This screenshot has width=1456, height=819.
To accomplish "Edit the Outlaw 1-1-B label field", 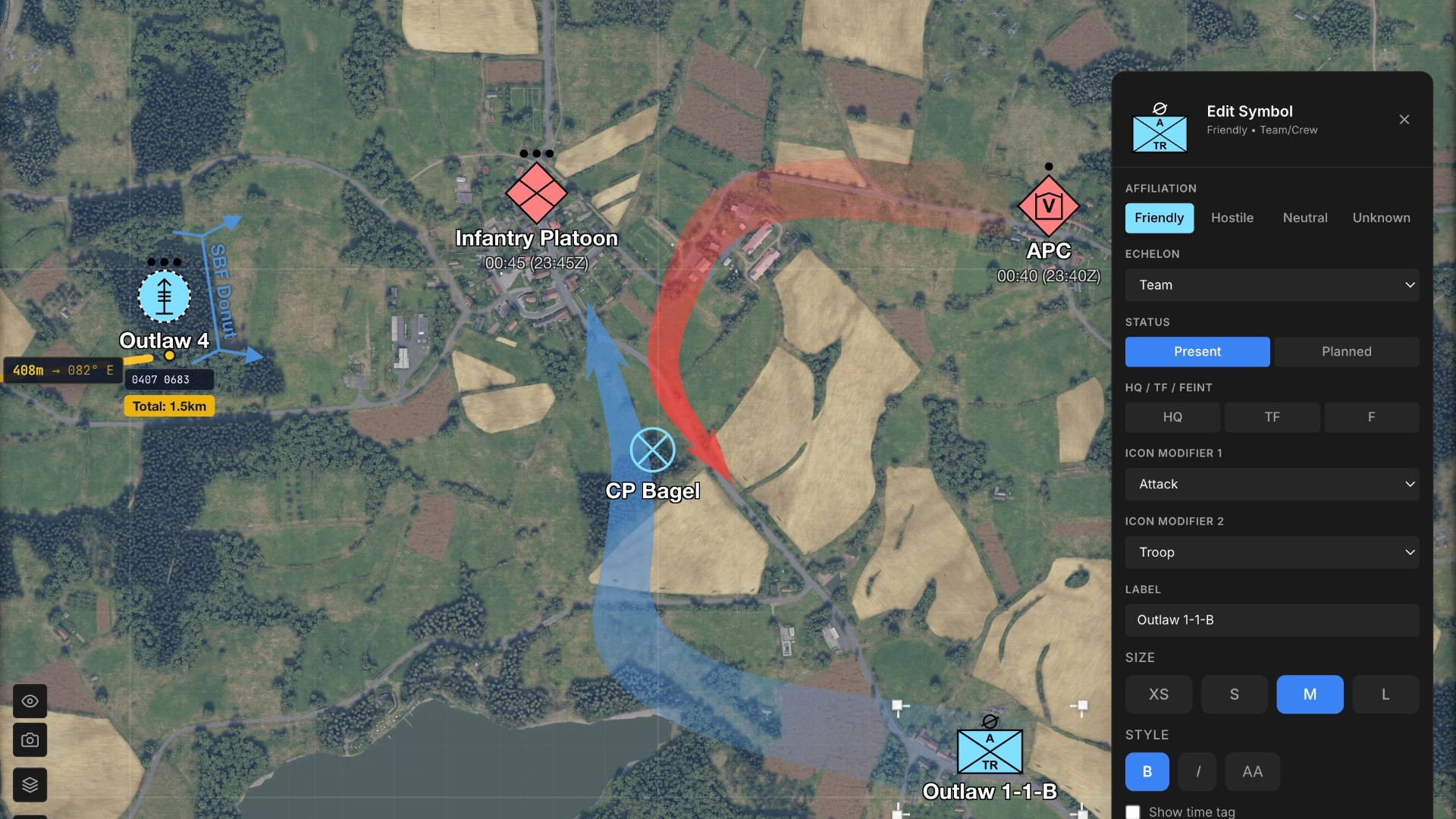I will tap(1272, 620).
